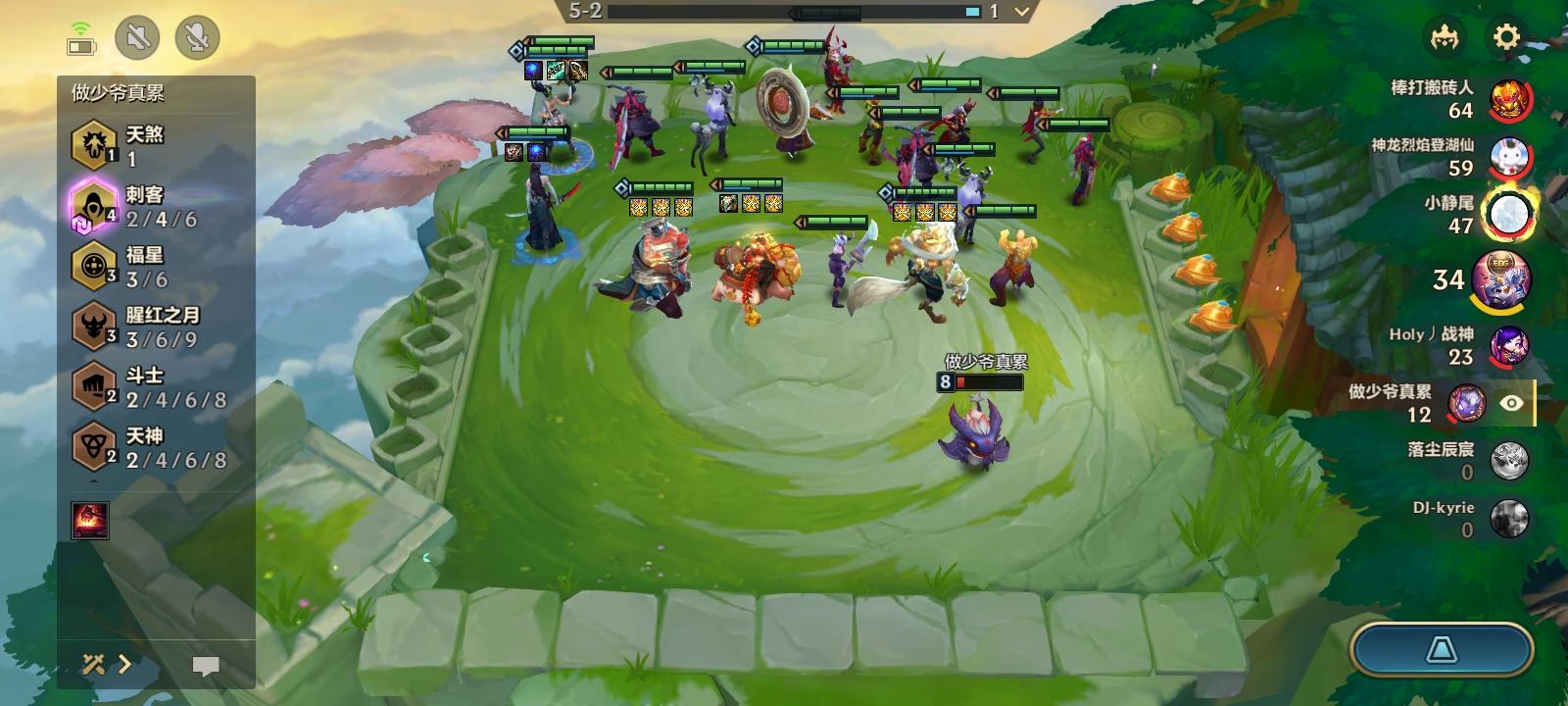Click the stage progress bar at top
The image size is (1568, 706).
(x=882, y=14)
